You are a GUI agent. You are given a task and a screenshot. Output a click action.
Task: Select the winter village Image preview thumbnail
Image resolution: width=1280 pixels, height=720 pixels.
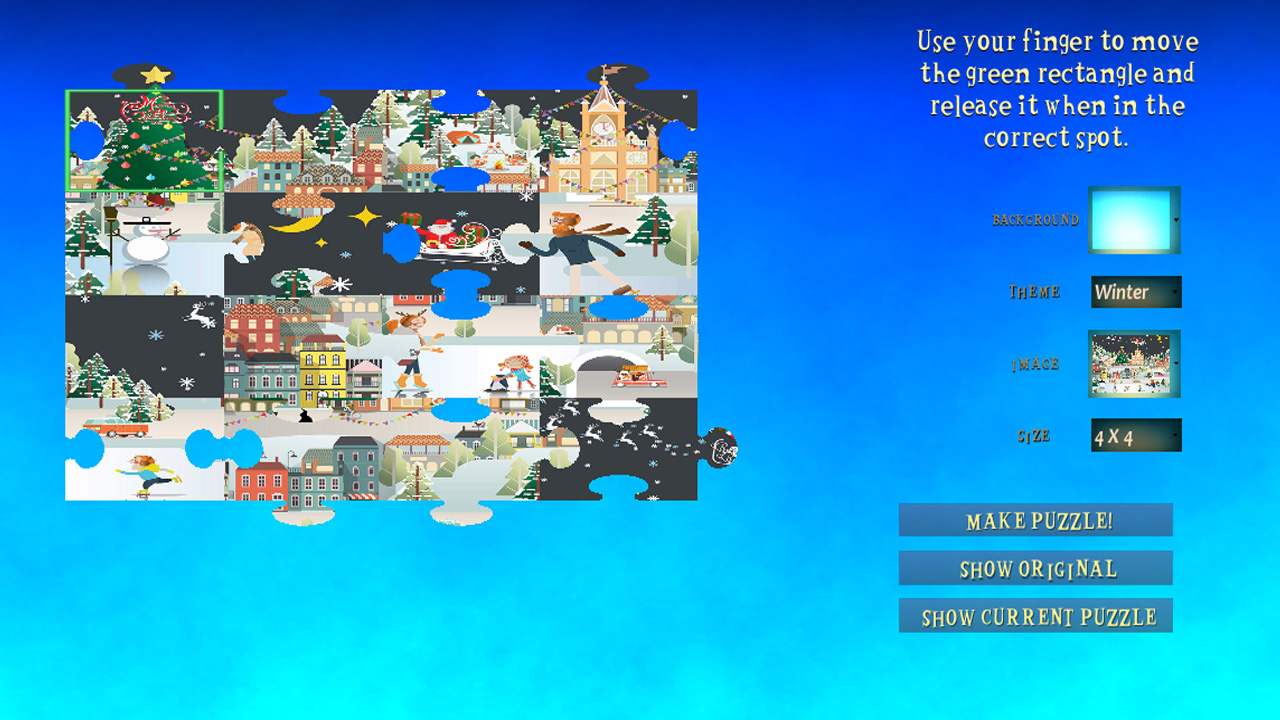(1131, 364)
